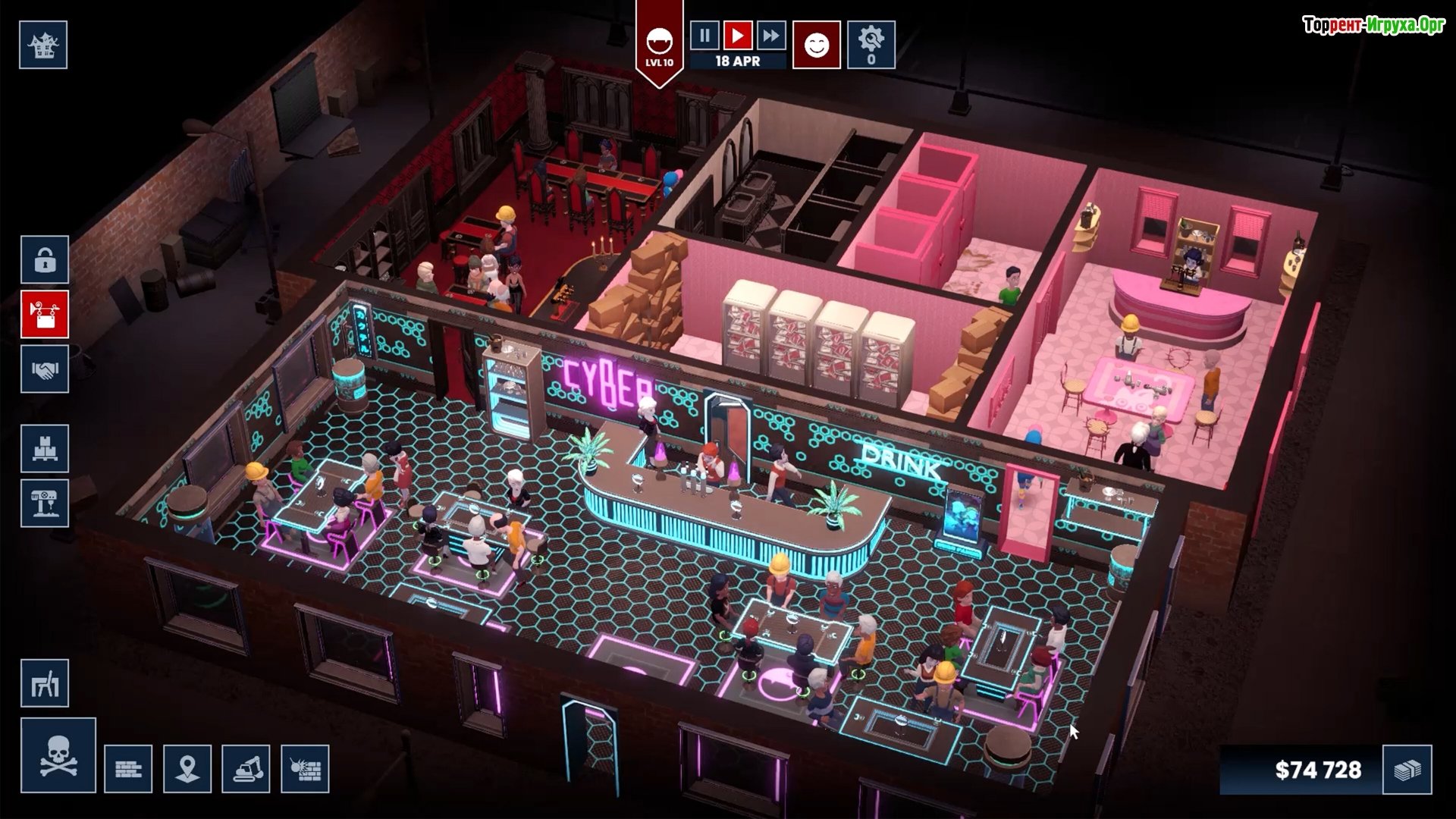1456x819 pixels.
Task: Select the map pin location tool
Action: [187, 769]
